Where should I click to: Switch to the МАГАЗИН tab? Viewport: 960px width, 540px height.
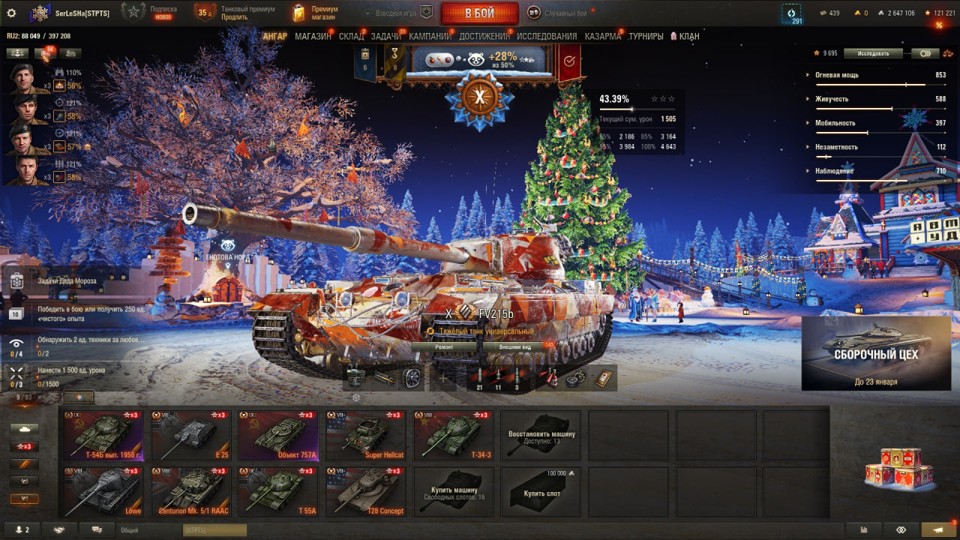313,36
